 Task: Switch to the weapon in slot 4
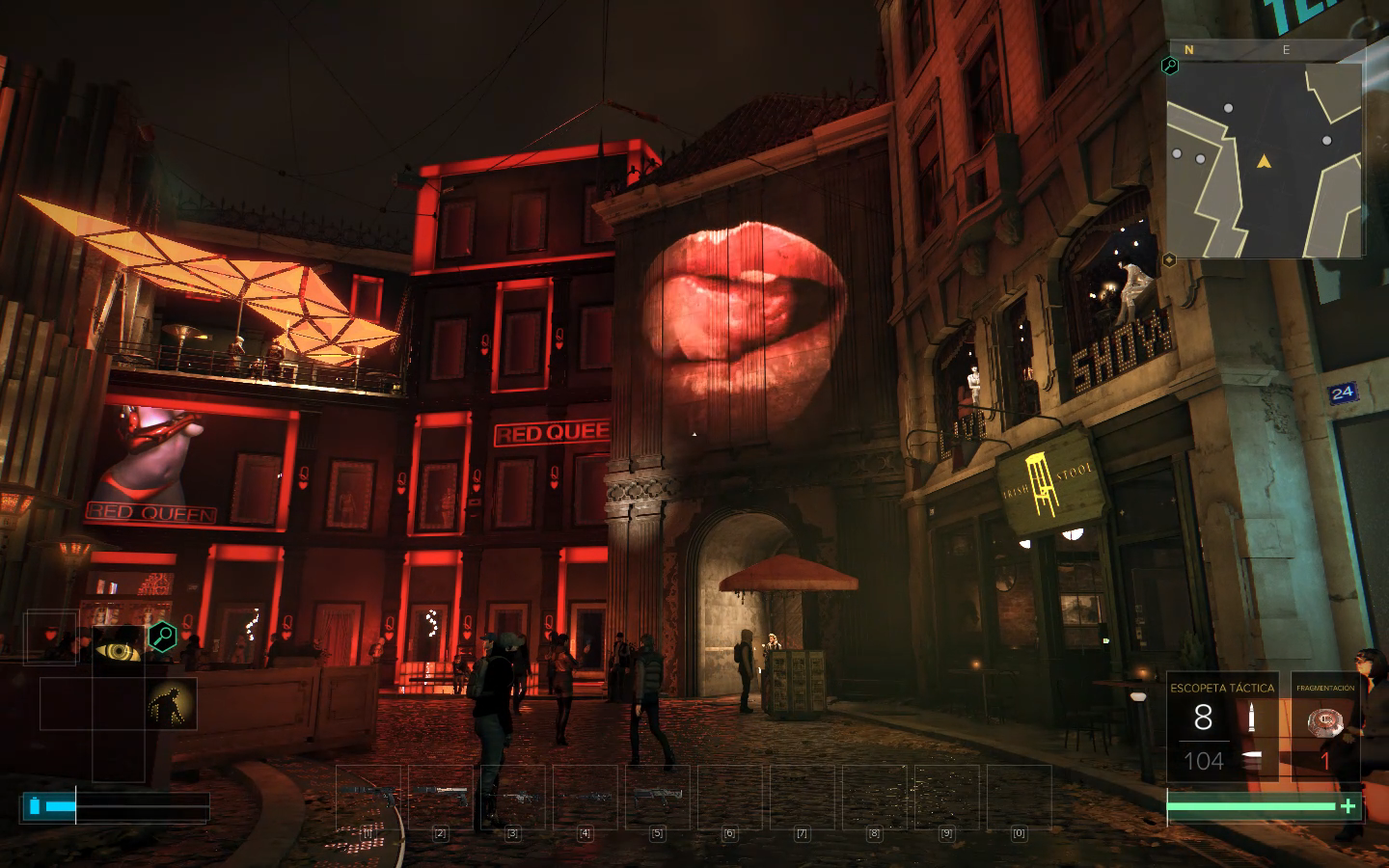coord(585,797)
